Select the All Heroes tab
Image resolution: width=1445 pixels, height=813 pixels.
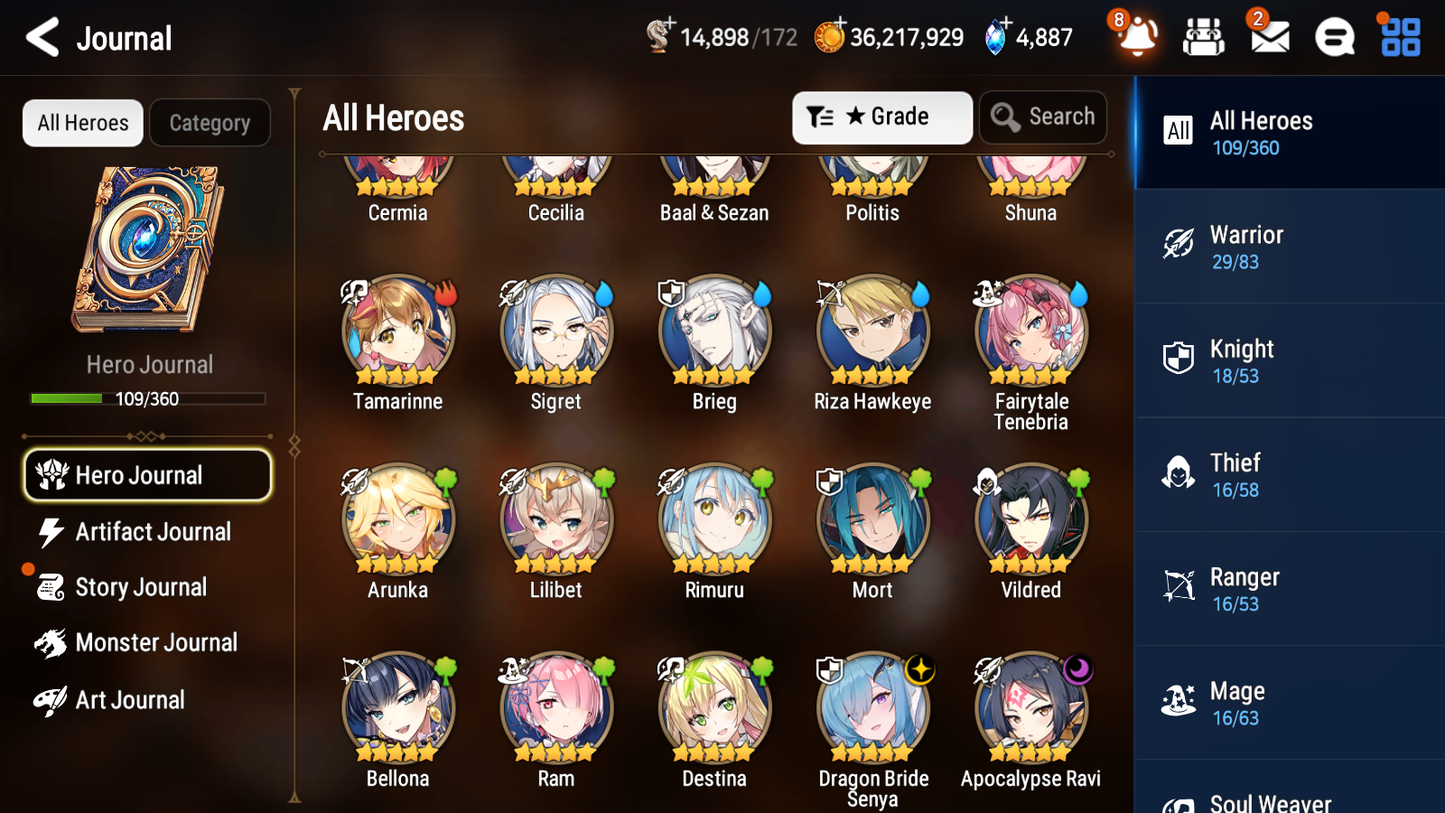(x=82, y=122)
